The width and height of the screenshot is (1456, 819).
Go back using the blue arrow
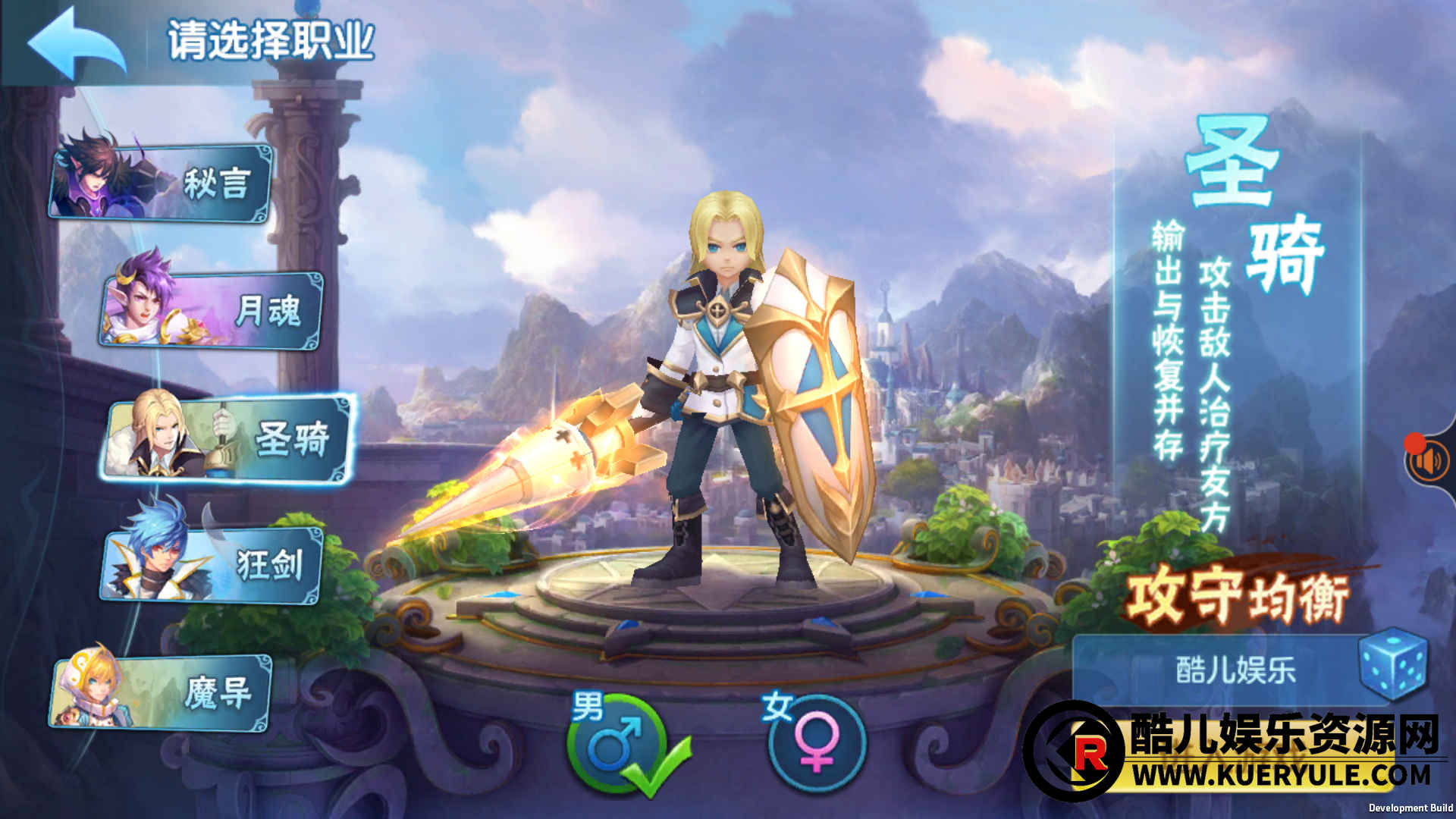click(x=76, y=43)
